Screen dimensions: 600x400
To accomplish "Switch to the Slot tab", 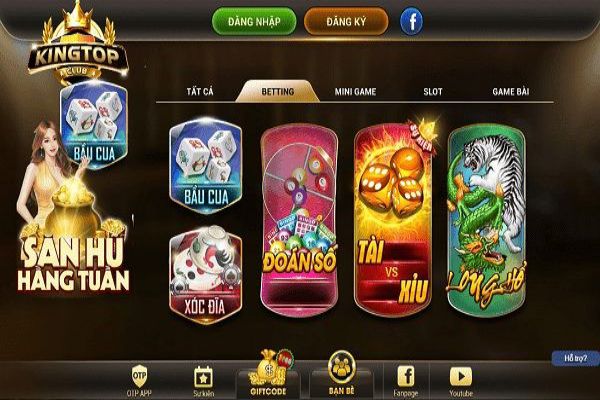I will 433,91.
